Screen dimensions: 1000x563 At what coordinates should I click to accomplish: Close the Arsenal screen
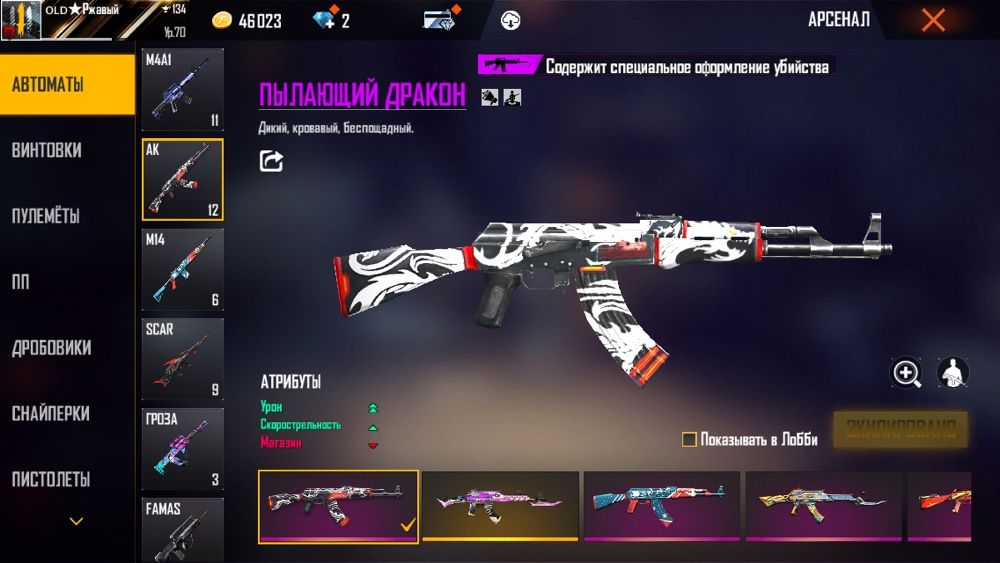click(x=933, y=20)
